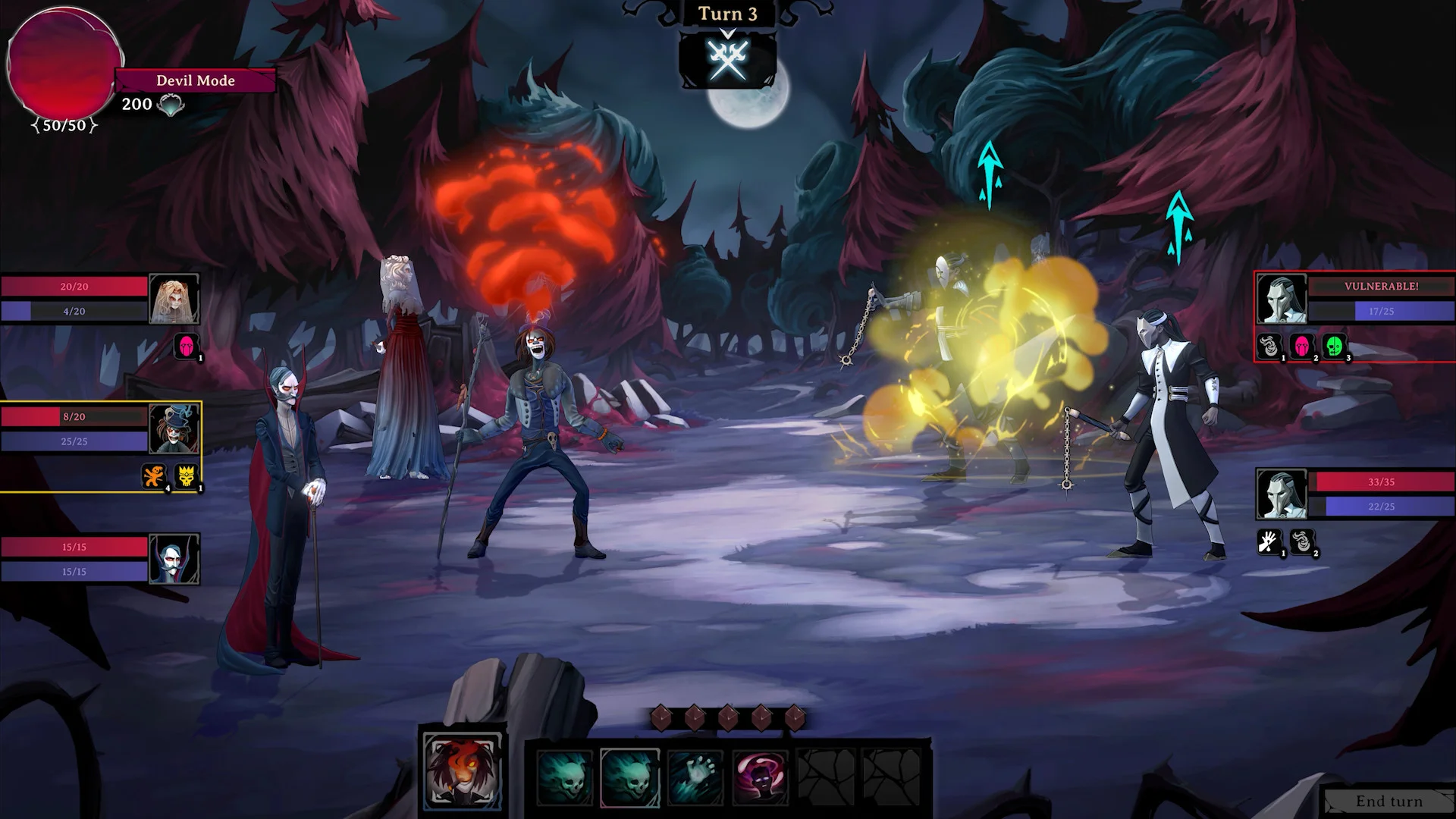Inspect the yellow crowned skull status icon
This screenshot has width=1456, height=819.
[187, 476]
